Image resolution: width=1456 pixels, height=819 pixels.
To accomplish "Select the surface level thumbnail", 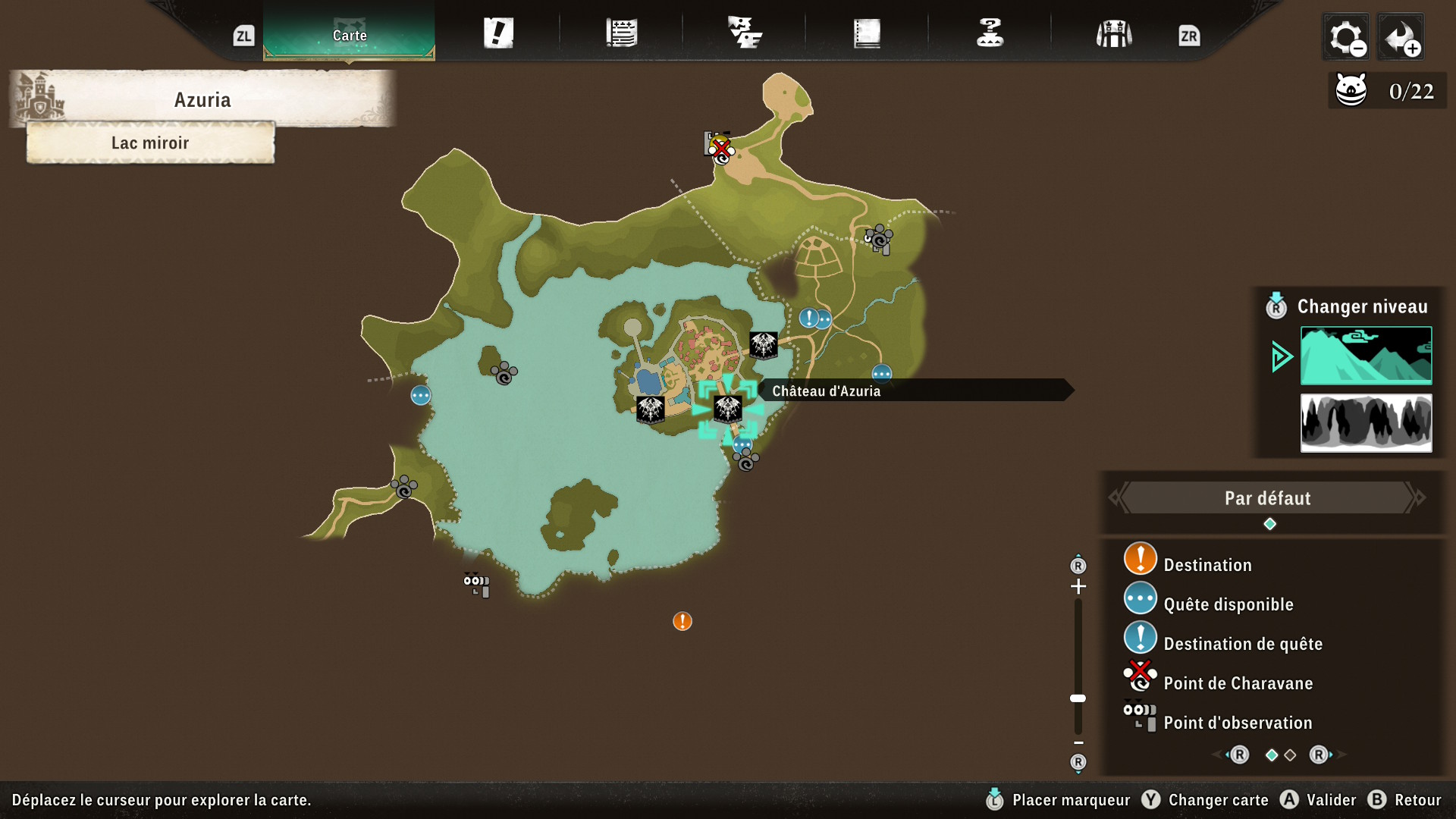I will pyautogui.click(x=1366, y=356).
